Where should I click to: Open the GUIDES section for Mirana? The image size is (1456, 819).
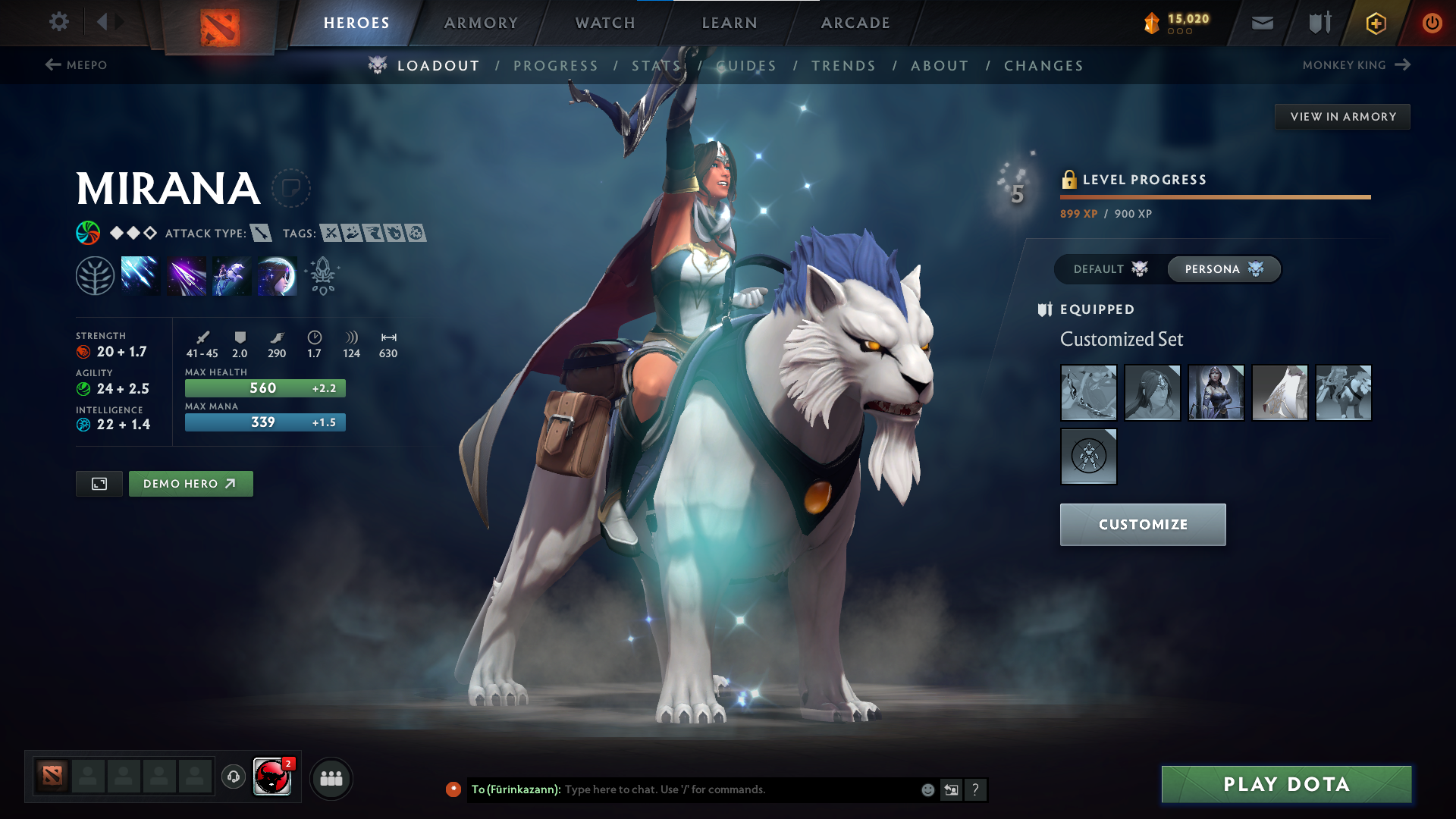coord(746,65)
